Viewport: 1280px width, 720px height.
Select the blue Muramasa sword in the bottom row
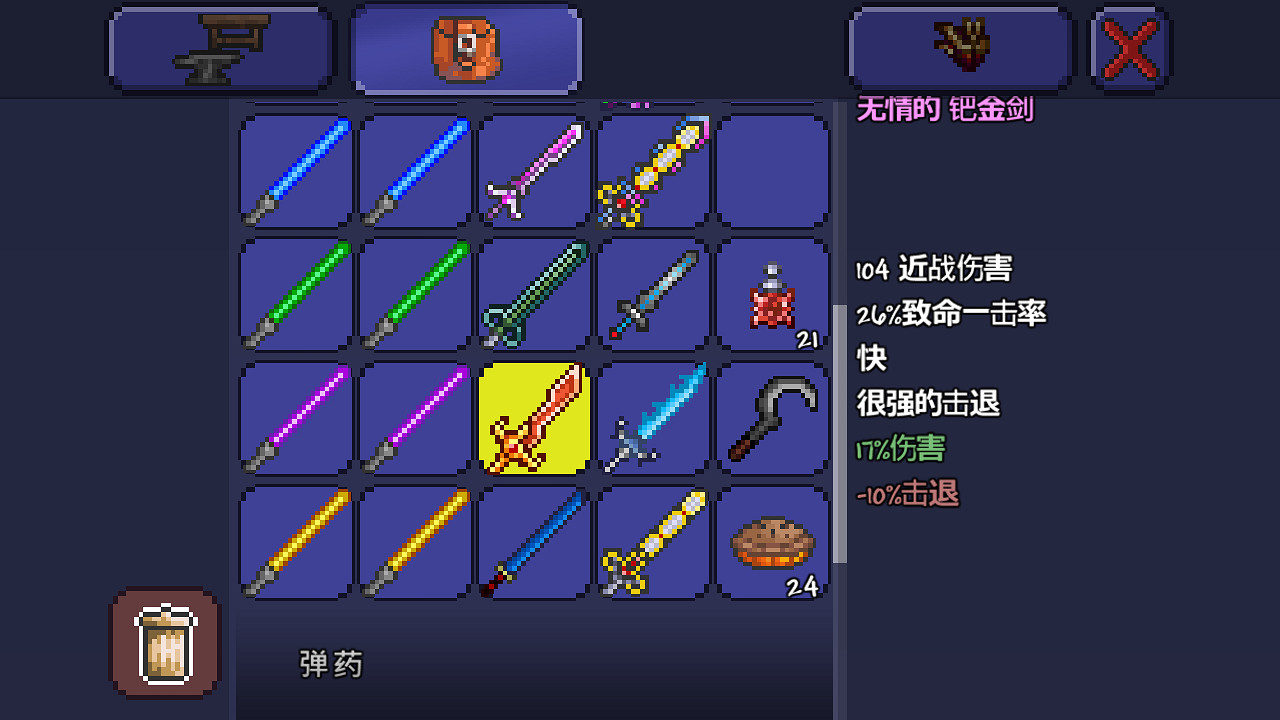point(533,544)
